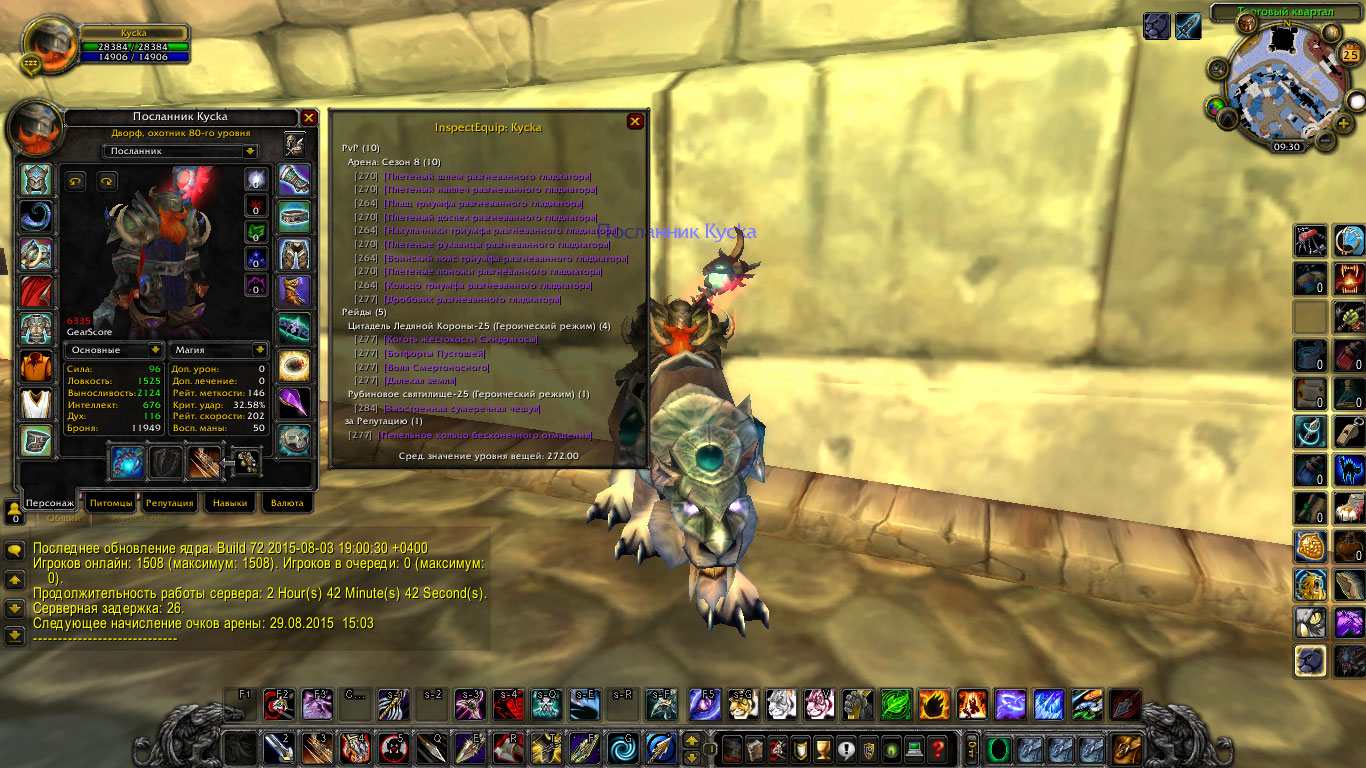
Task: Zoom in on the minimap
Action: pos(1343,122)
